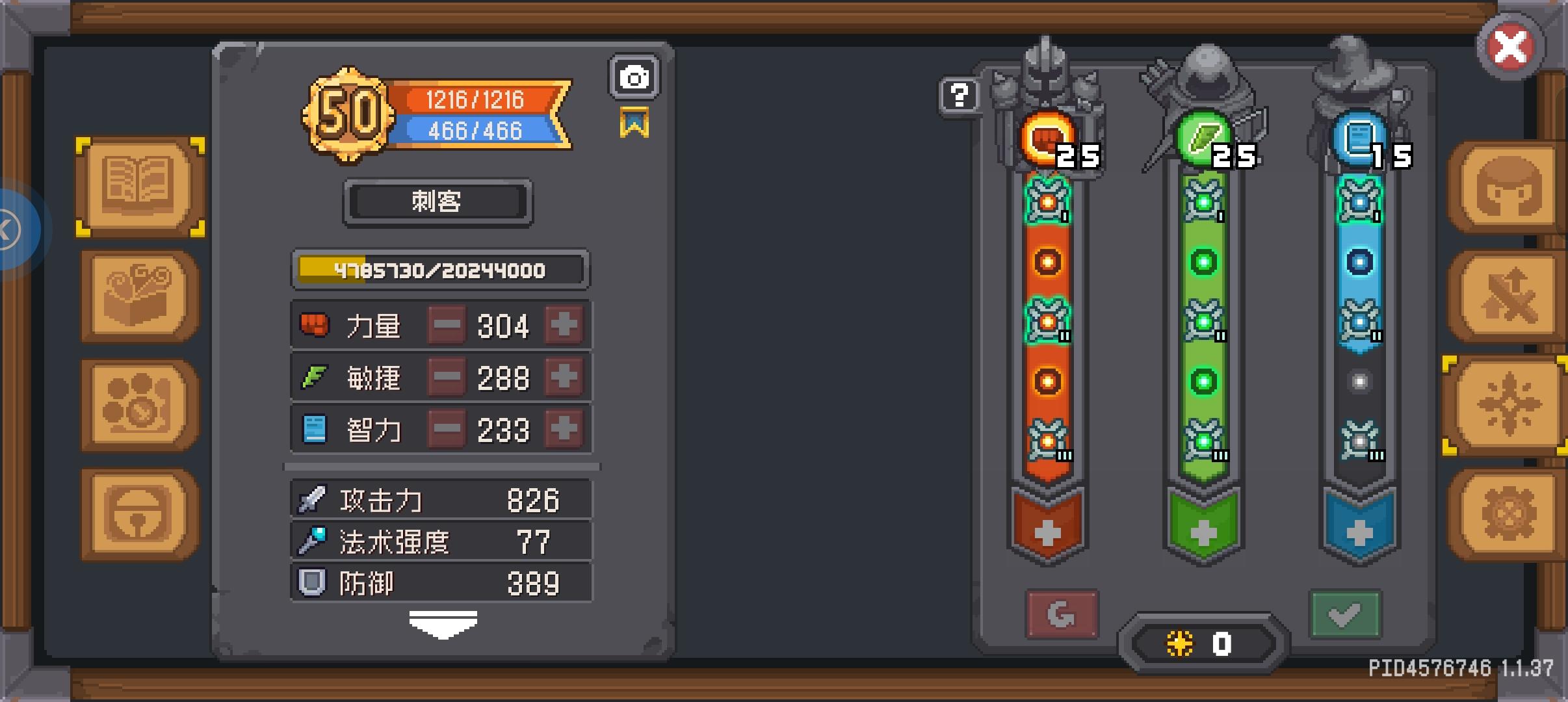This screenshot has height=702, width=1568.
Task: Decrease 敏捷 with its minus stepper
Action: click(x=446, y=377)
